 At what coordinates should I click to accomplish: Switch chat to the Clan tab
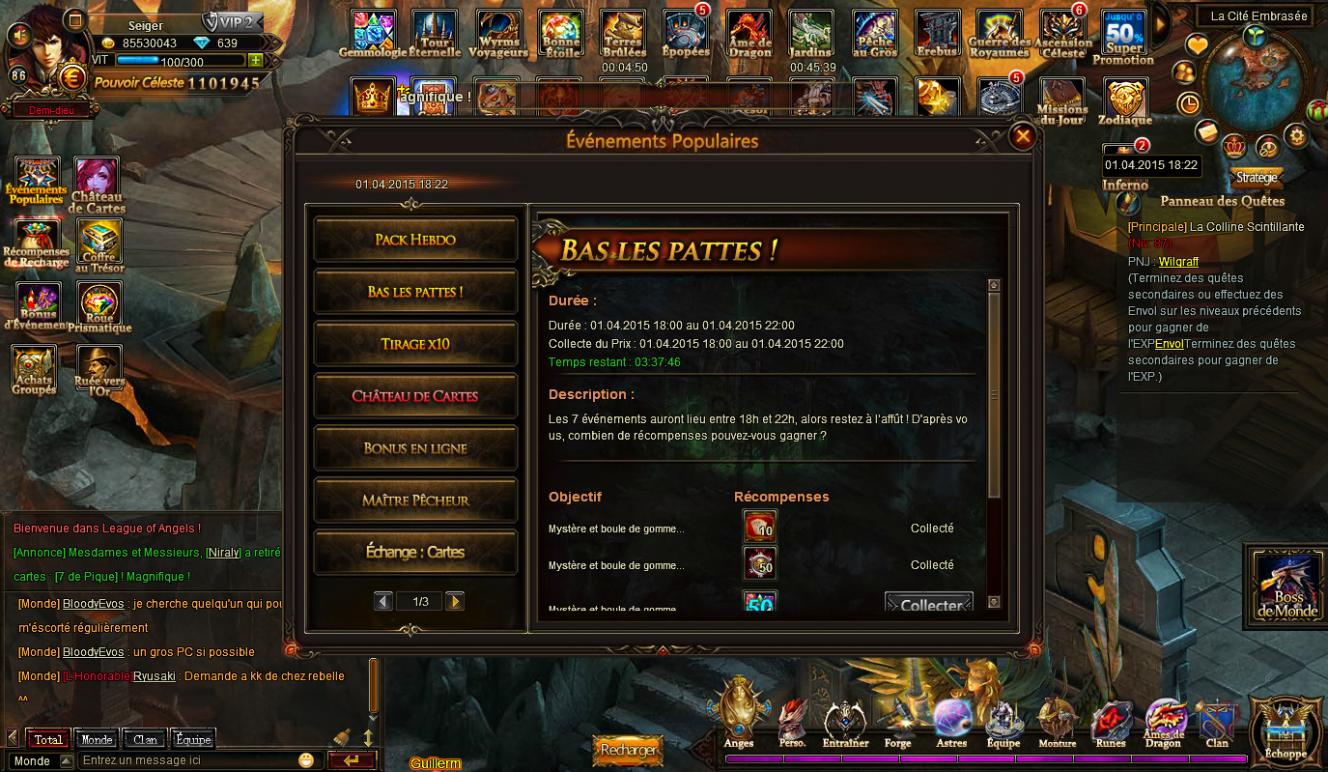(146, 740)
